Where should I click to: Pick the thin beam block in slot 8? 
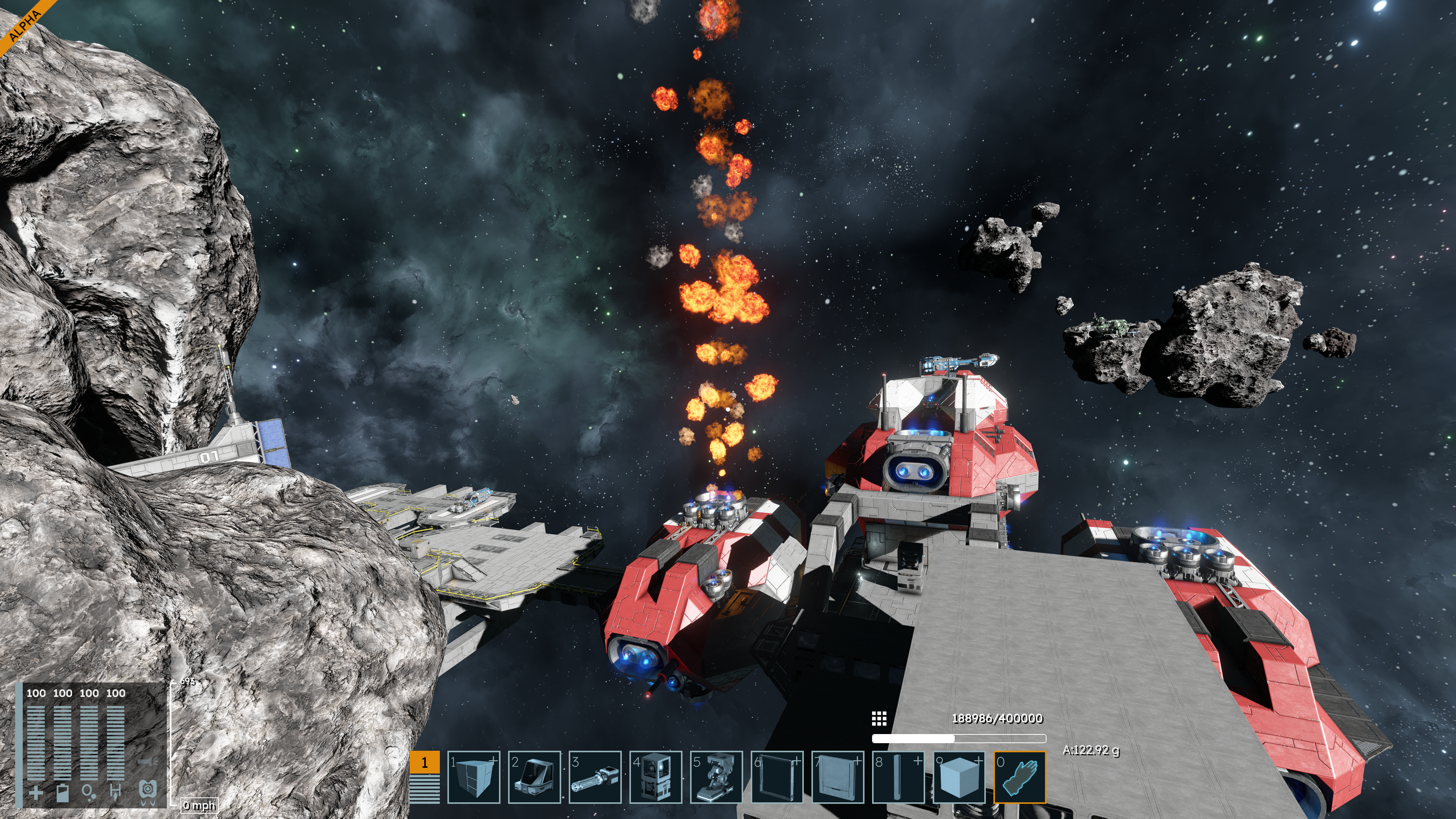pos(898,777)
